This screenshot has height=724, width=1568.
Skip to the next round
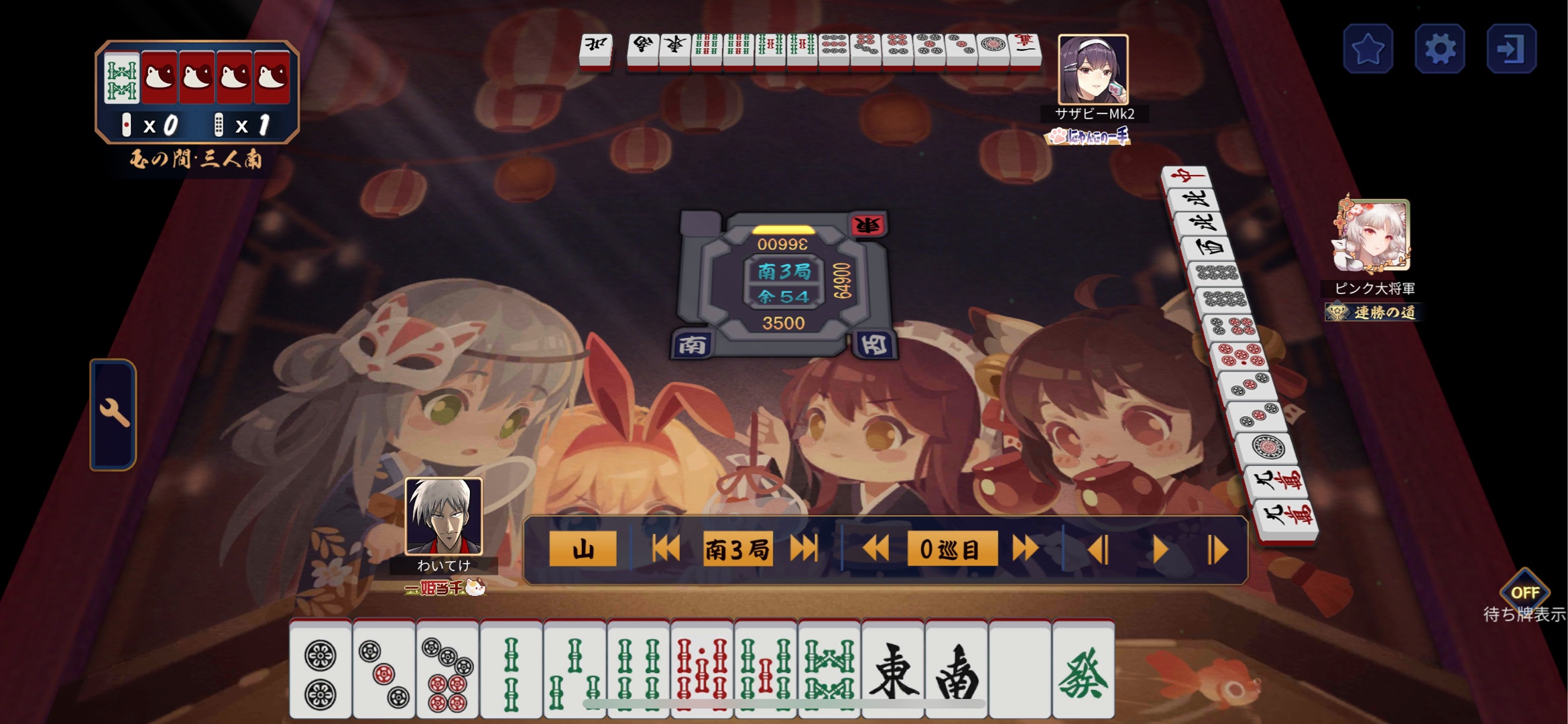804,549
